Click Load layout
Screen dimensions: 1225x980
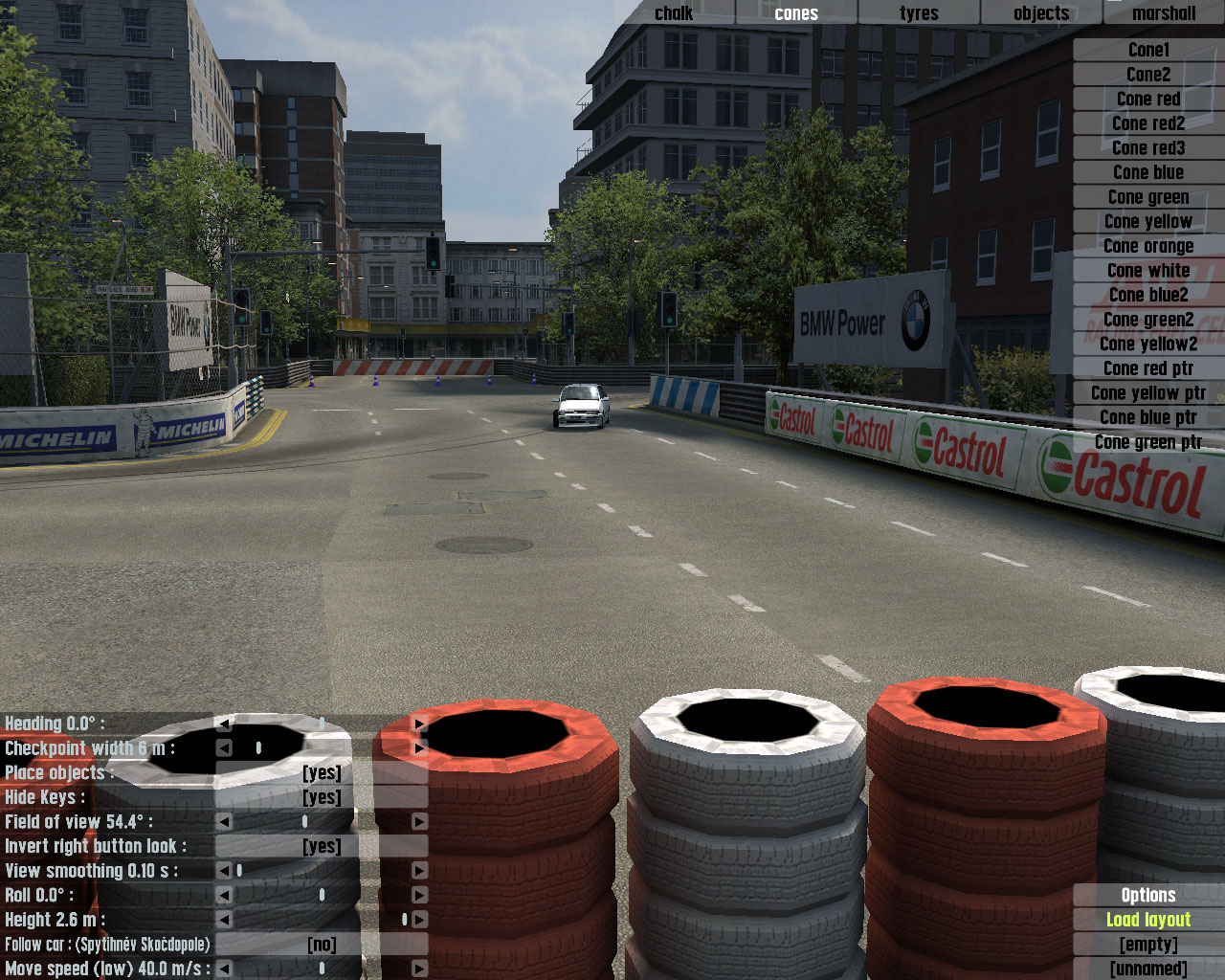pos(1148,920)
